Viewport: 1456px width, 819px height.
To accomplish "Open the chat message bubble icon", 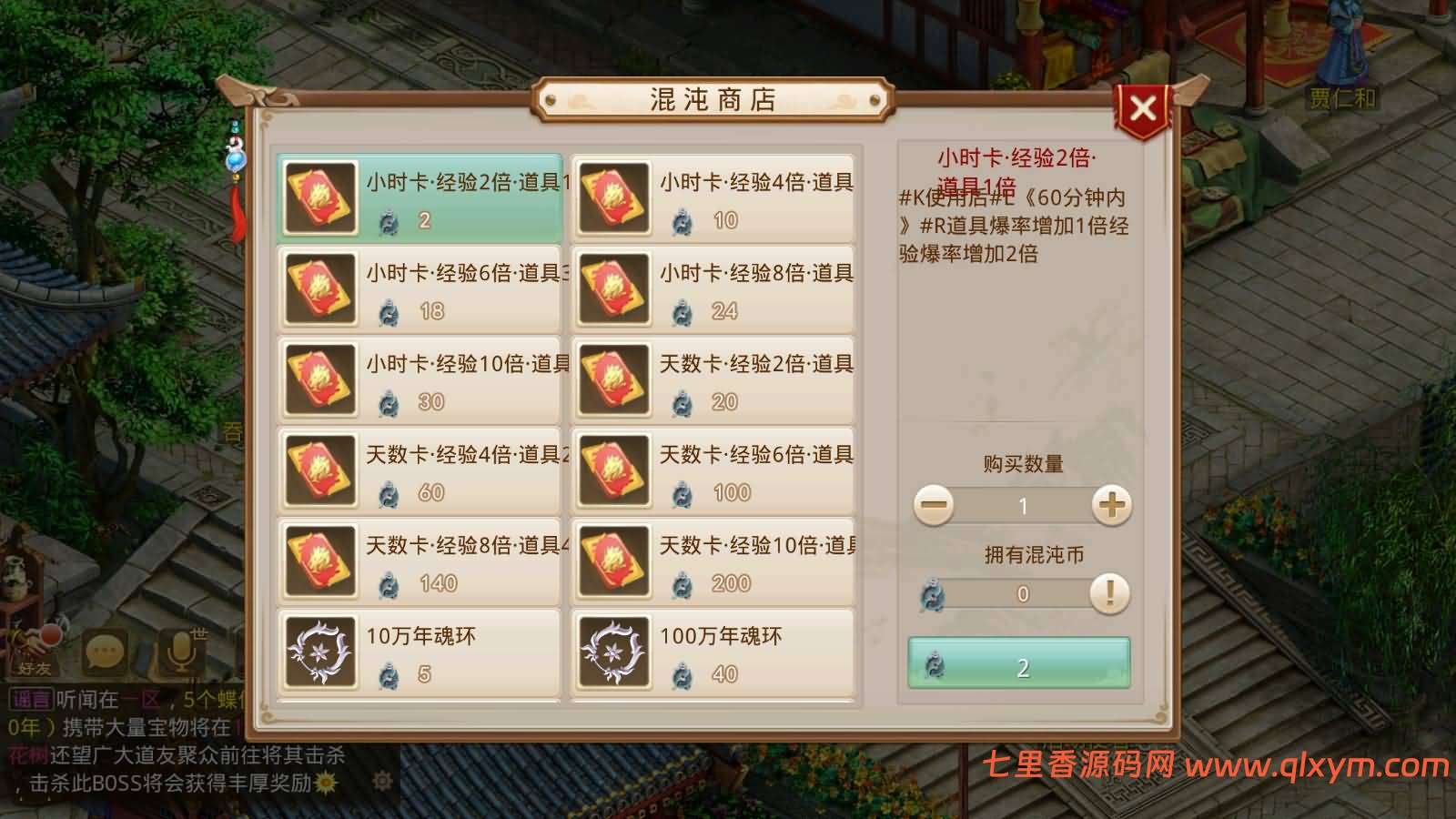I will (103, 649).
